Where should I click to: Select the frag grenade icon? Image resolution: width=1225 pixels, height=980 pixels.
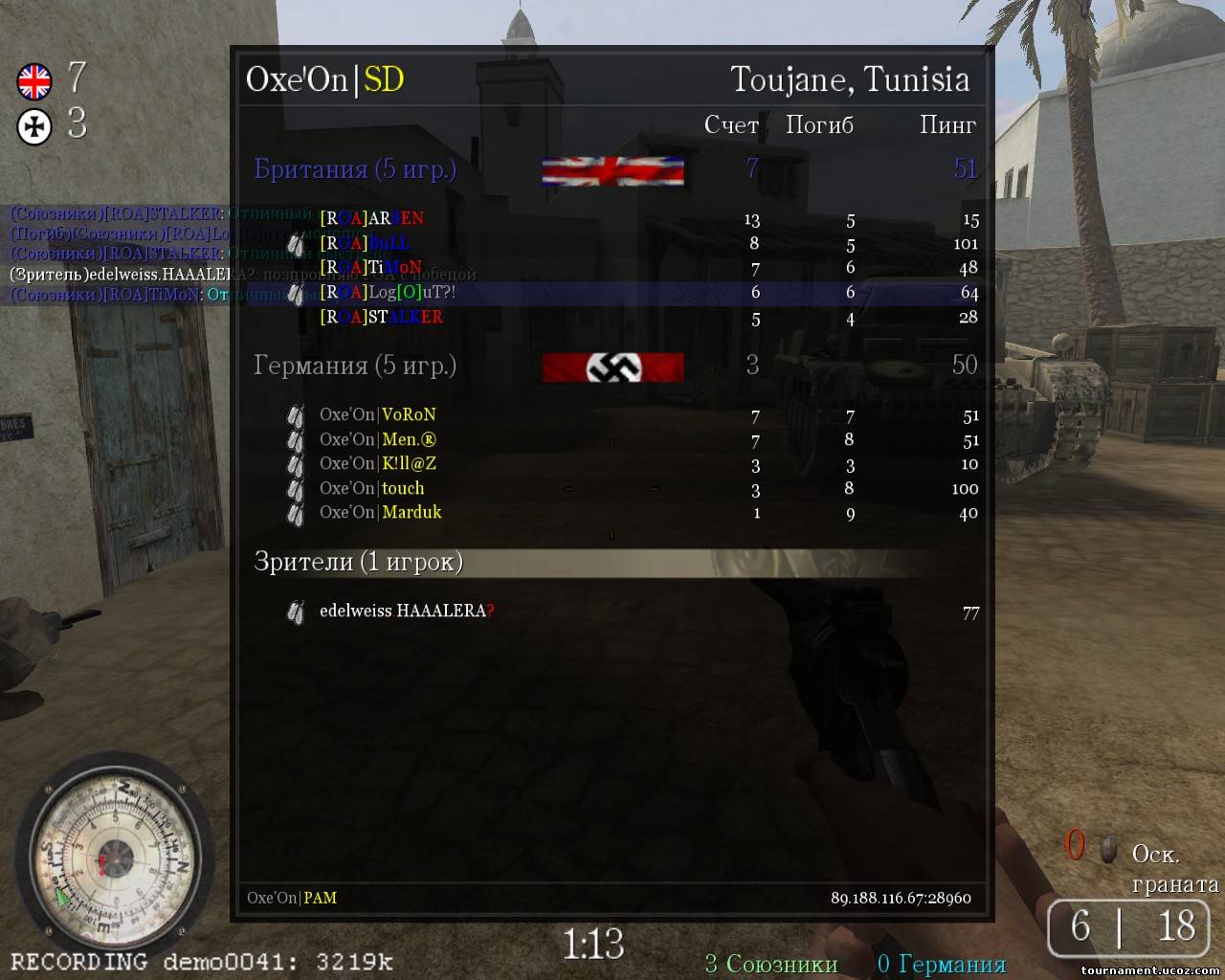click(1108, 849)
